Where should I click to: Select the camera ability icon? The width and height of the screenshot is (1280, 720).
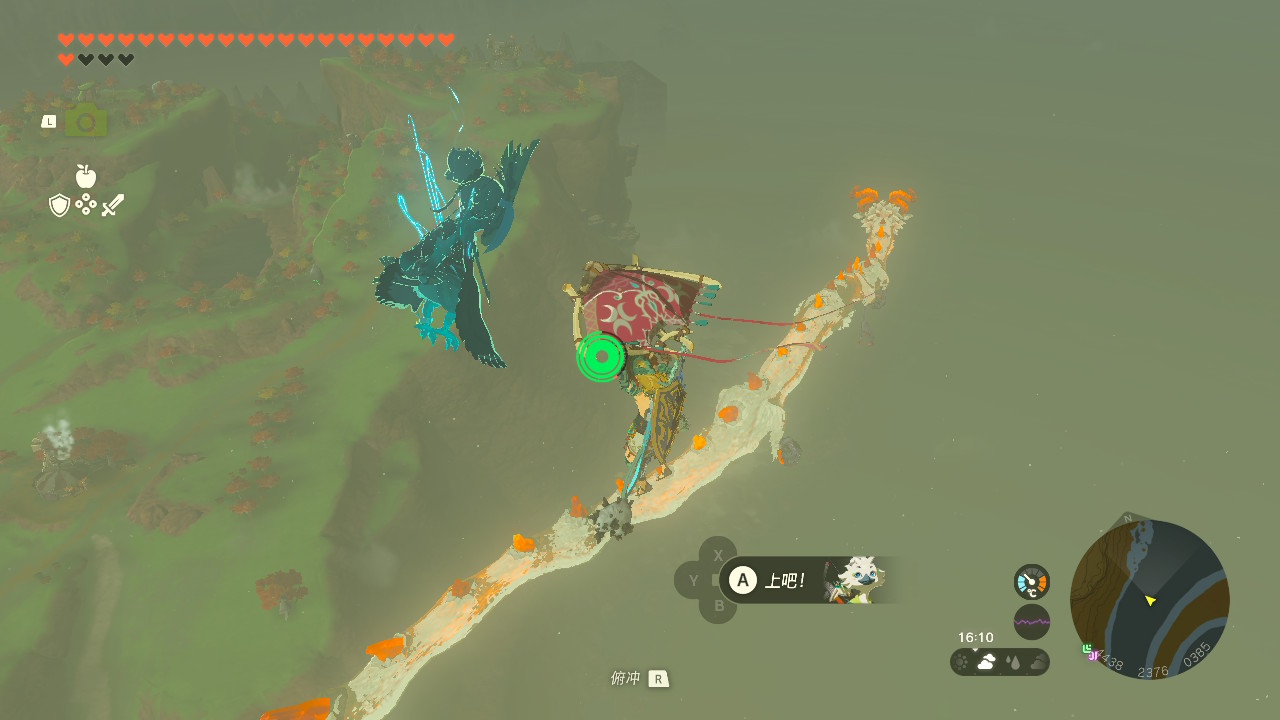tap(86, 121)
